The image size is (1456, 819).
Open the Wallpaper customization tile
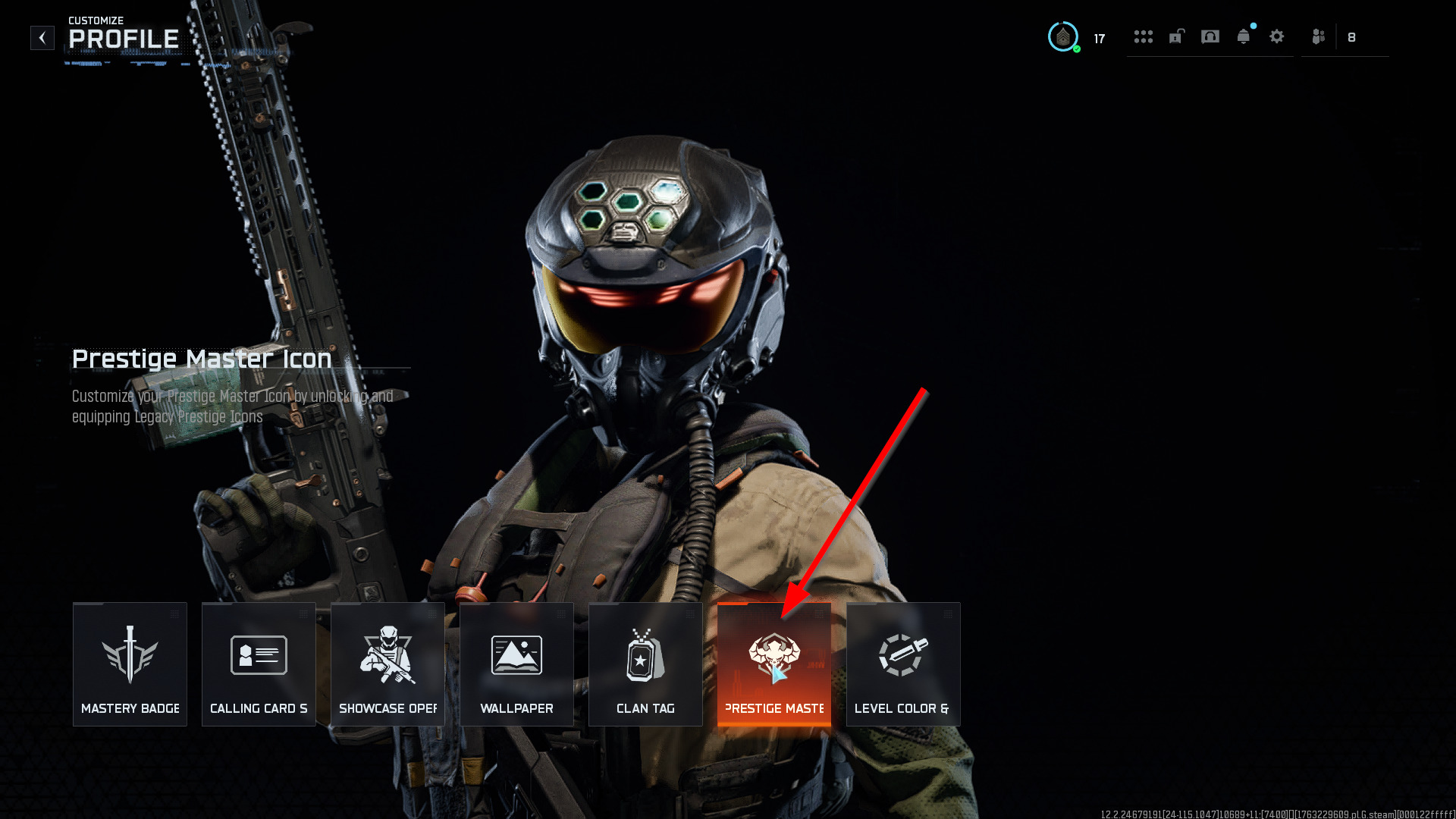click(x=516, y=664)
